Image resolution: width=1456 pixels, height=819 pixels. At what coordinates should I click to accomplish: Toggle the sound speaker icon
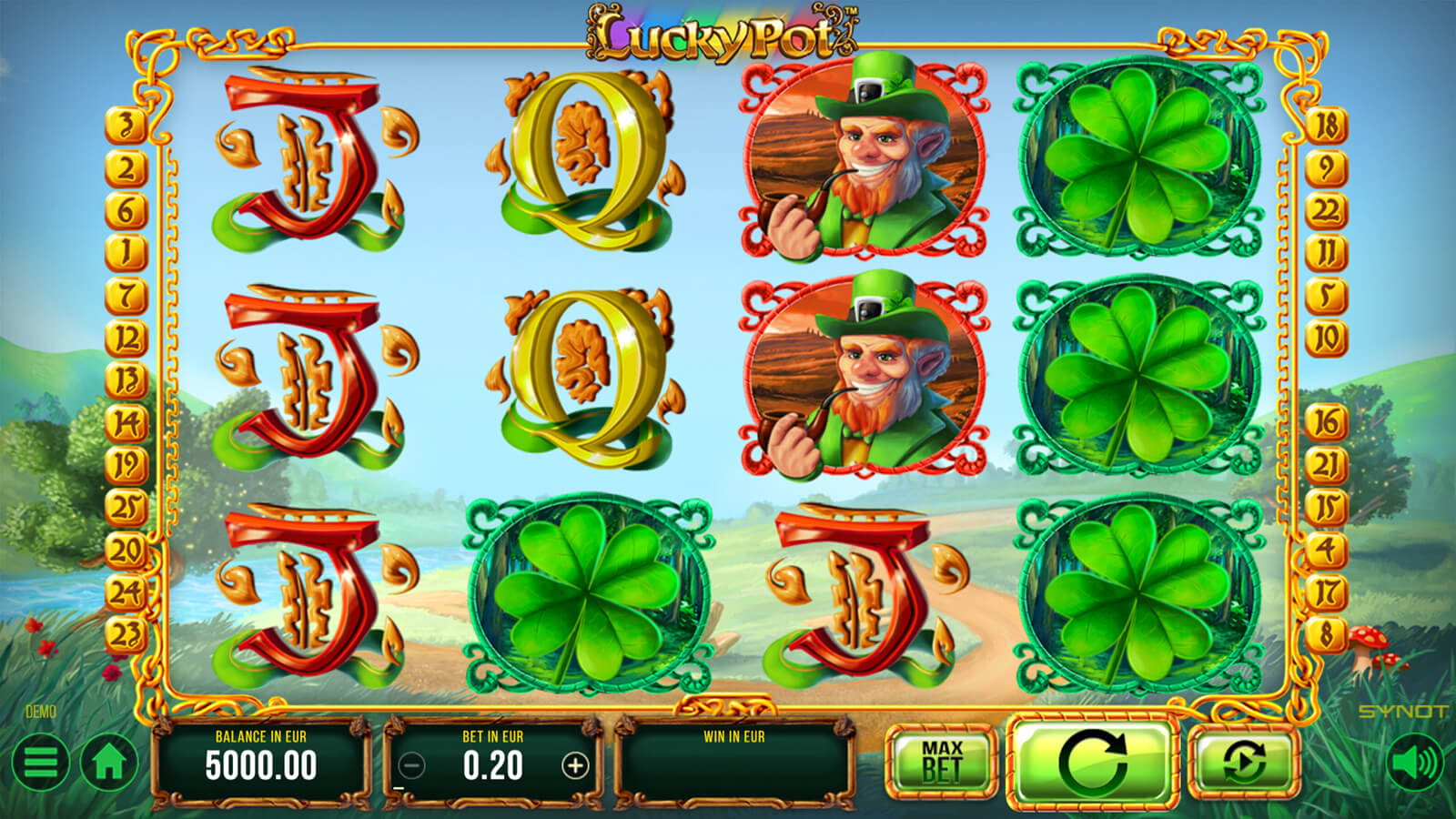click(1415, 763)
